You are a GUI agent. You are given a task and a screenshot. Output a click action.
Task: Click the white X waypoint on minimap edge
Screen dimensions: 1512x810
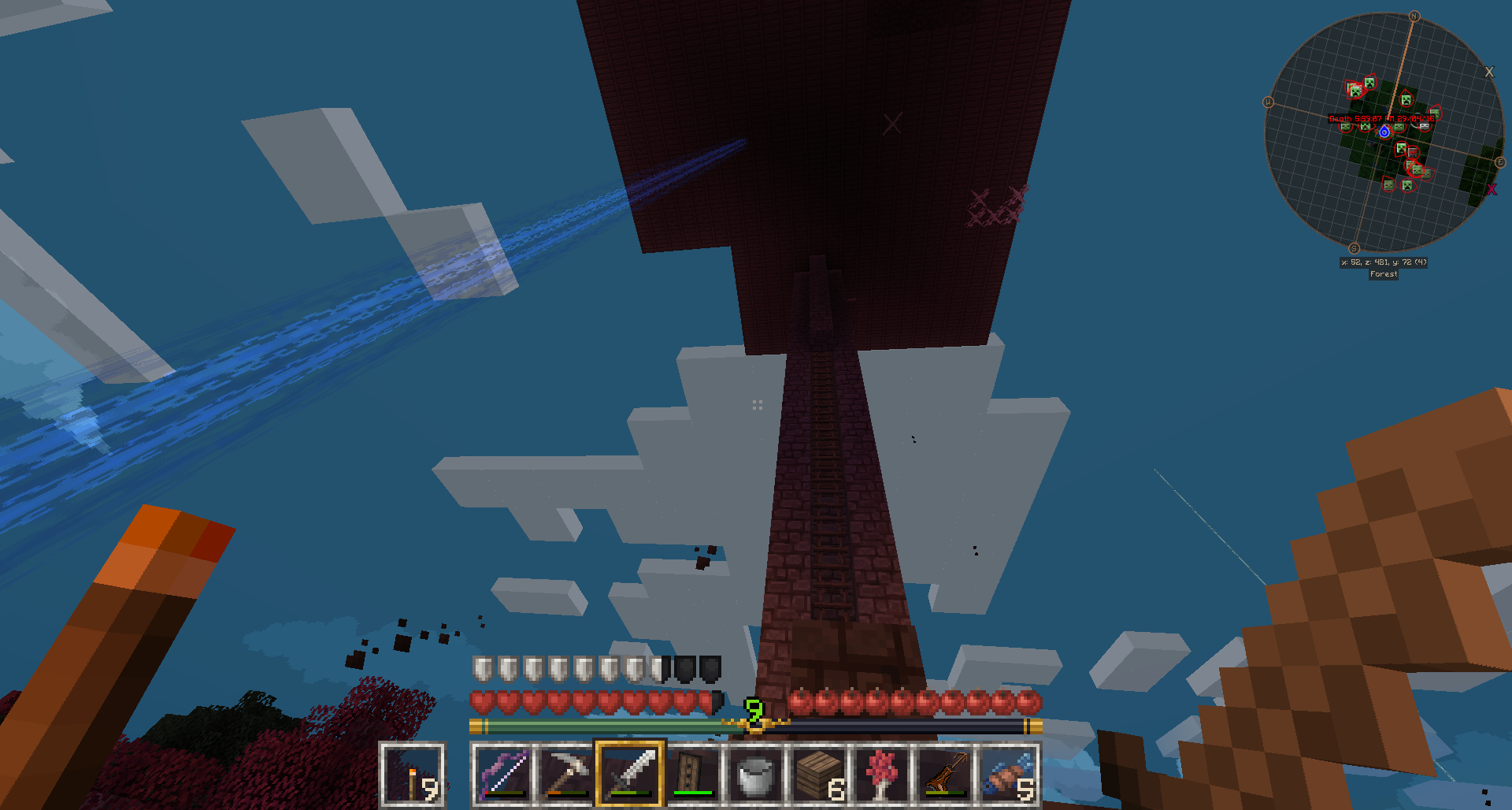pos(1489,72)
